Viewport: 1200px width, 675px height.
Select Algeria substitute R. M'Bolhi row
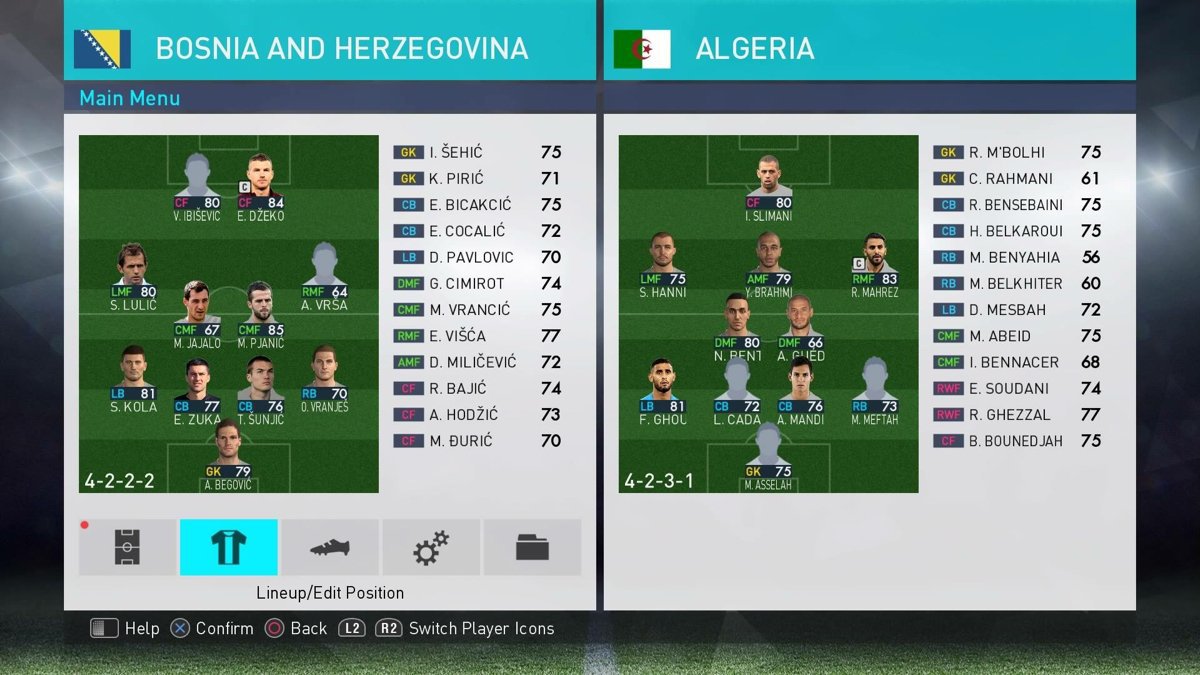coord(1017,153)
